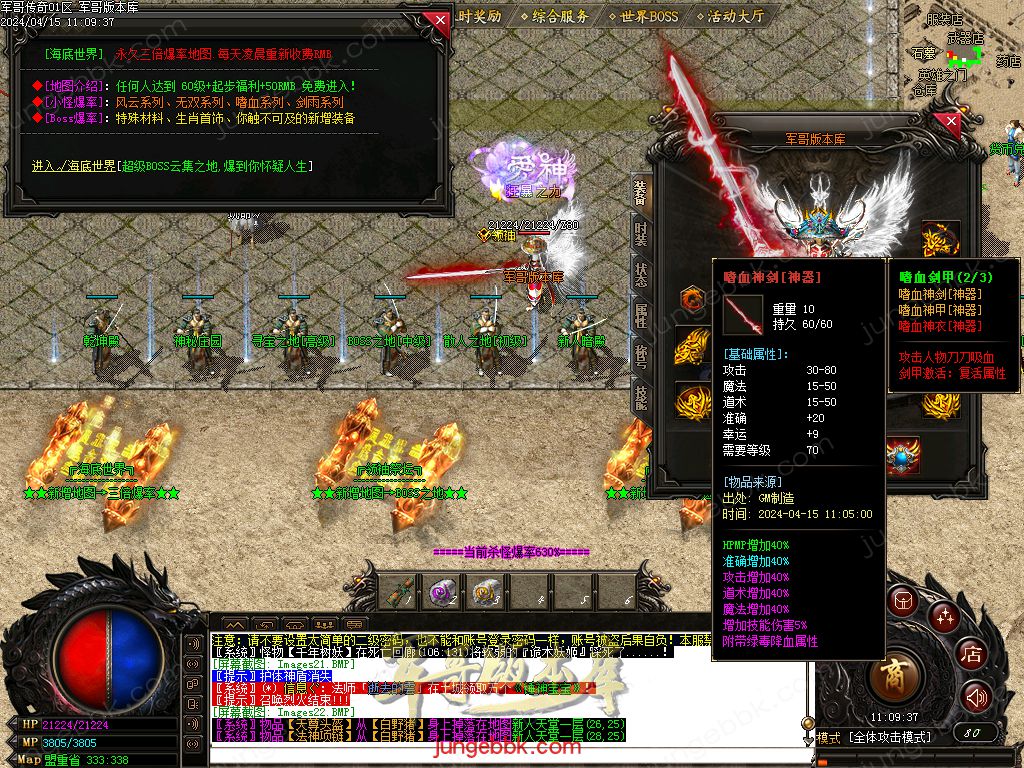
Task: Use the purple item in hotbar slot 2
Action: (443, 593)
